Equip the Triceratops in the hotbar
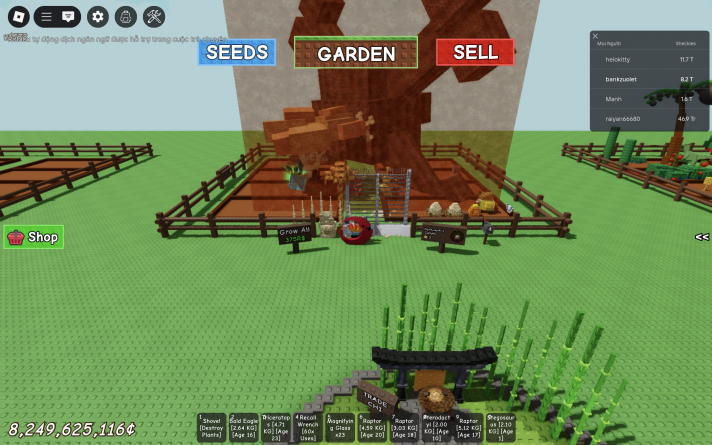712x445 pixels. coord(276,427)
